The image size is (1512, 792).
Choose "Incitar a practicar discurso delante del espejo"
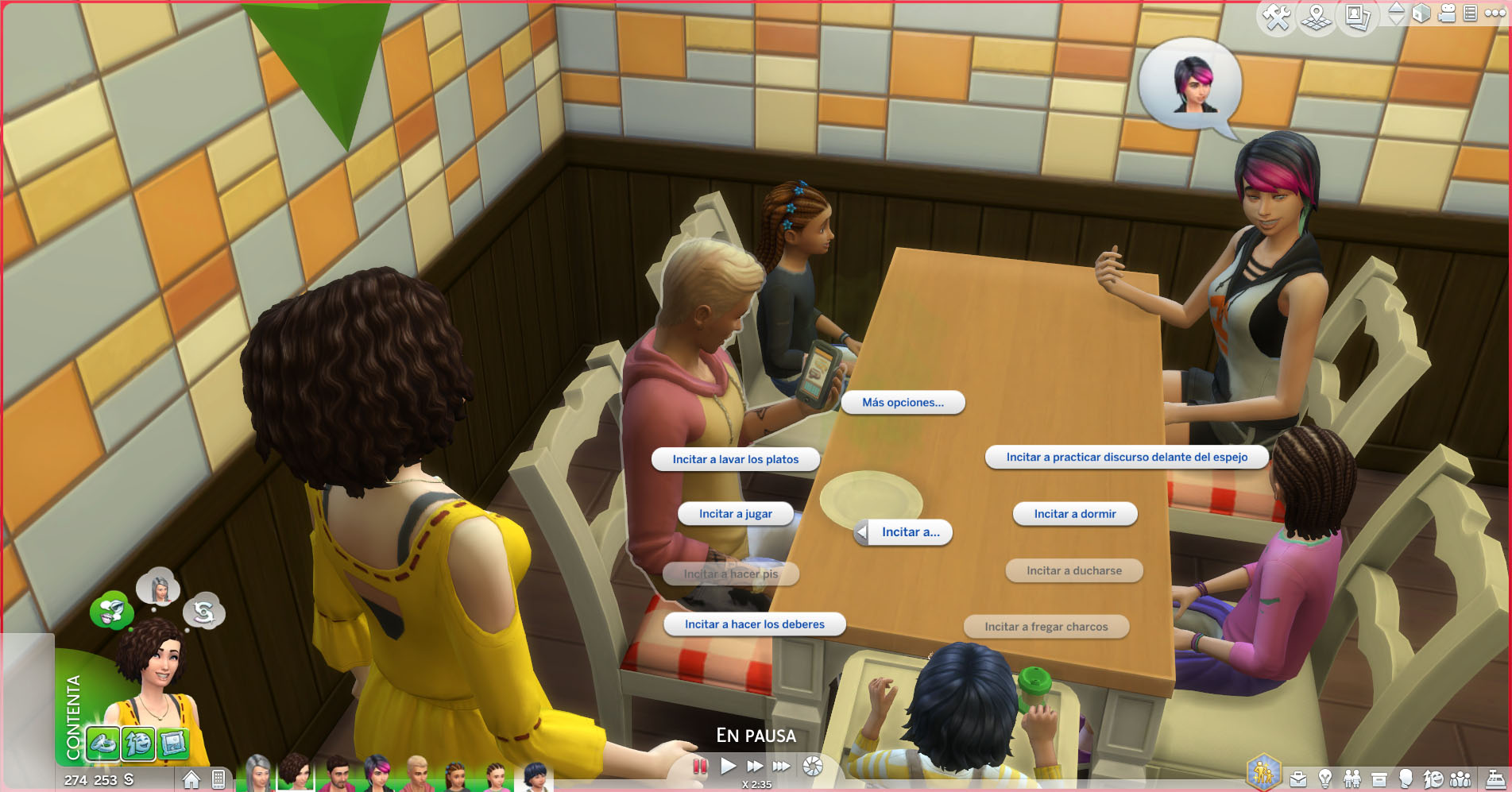coord(1126,457)
